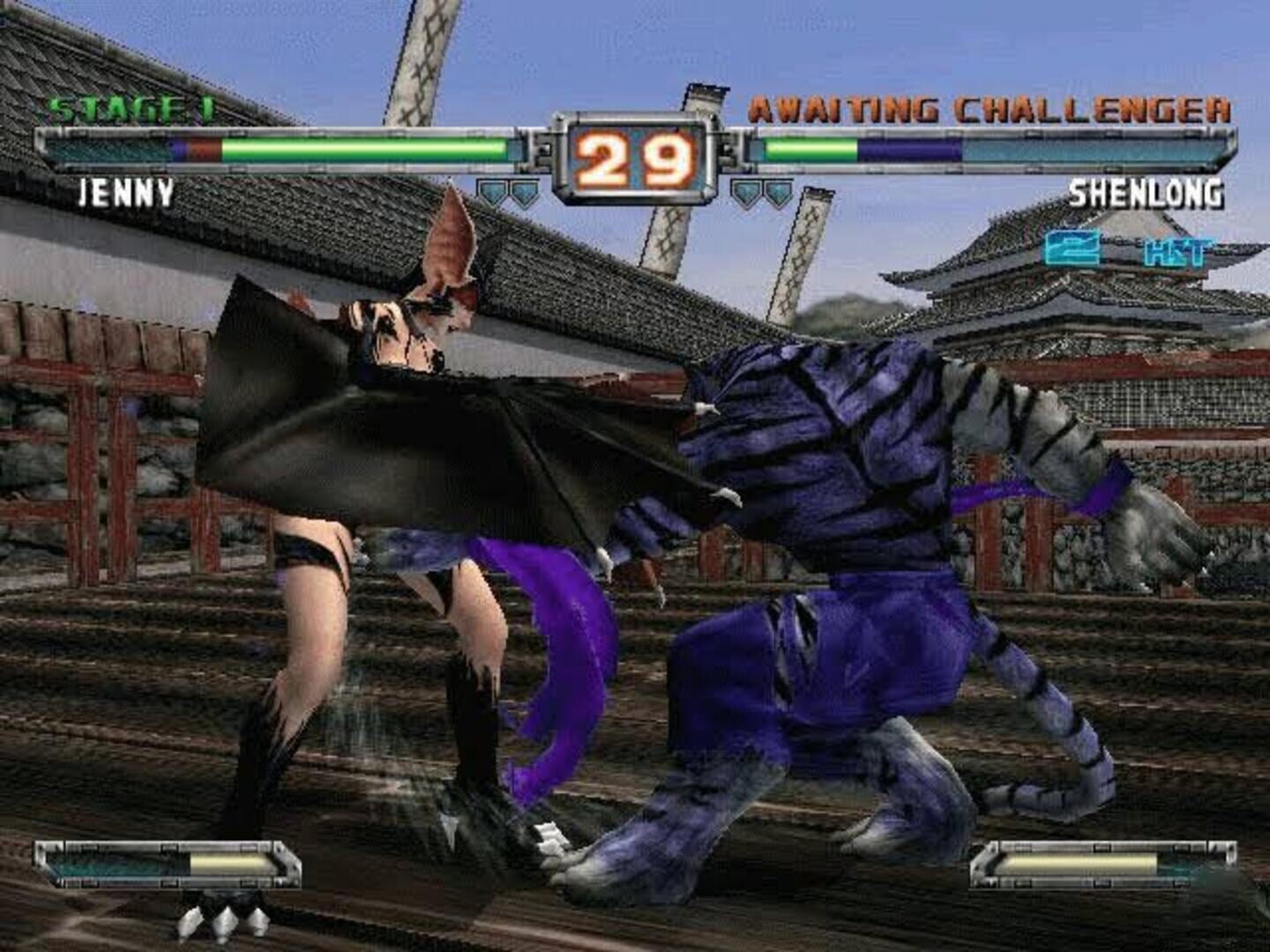Toggle Shenlong's purple health bar segment
Viewport: 1270px width, 952px height.
908,148
